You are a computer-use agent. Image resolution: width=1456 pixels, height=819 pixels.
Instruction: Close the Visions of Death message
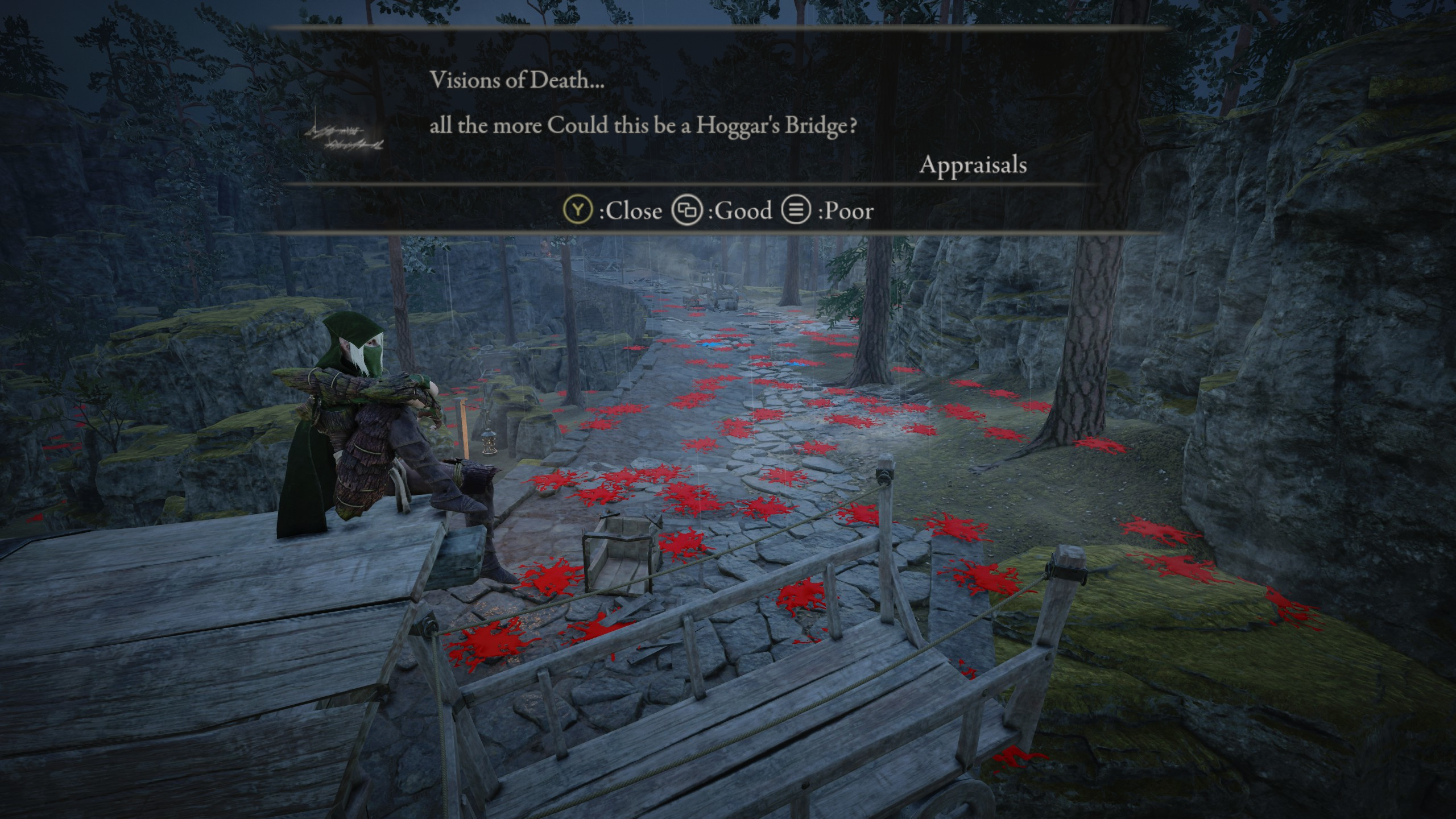(613, 211)
